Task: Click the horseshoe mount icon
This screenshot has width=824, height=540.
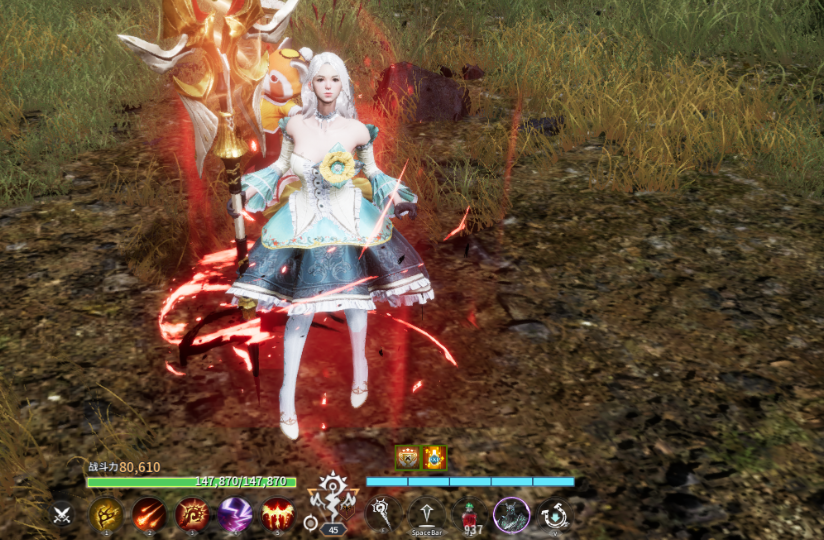Action: [554, 514]
